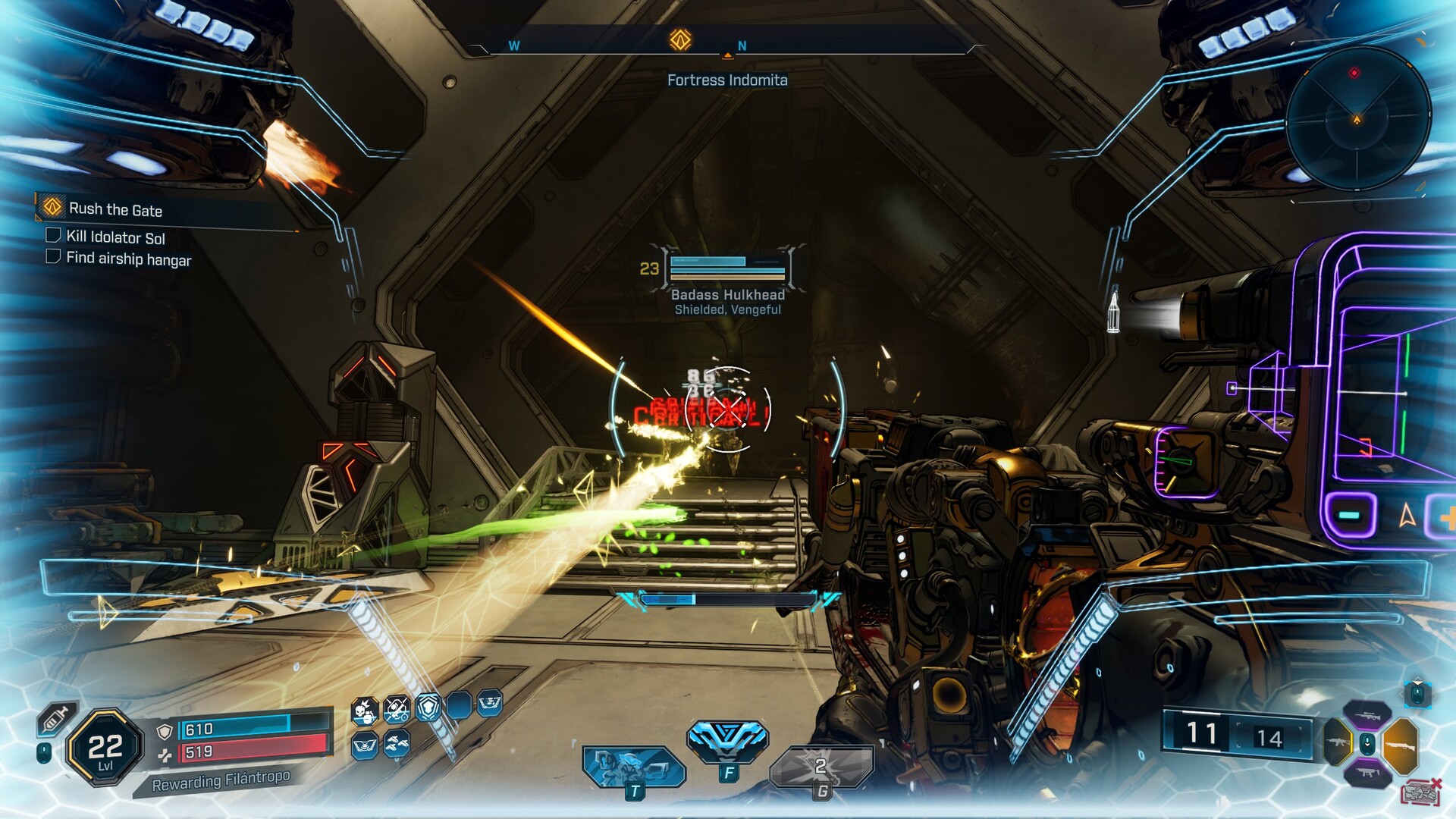The width and height of the screenshot is (1456, 819).
Task: Tick the Find airship hangar objective checkbox
Action: (x=53, y=256)
